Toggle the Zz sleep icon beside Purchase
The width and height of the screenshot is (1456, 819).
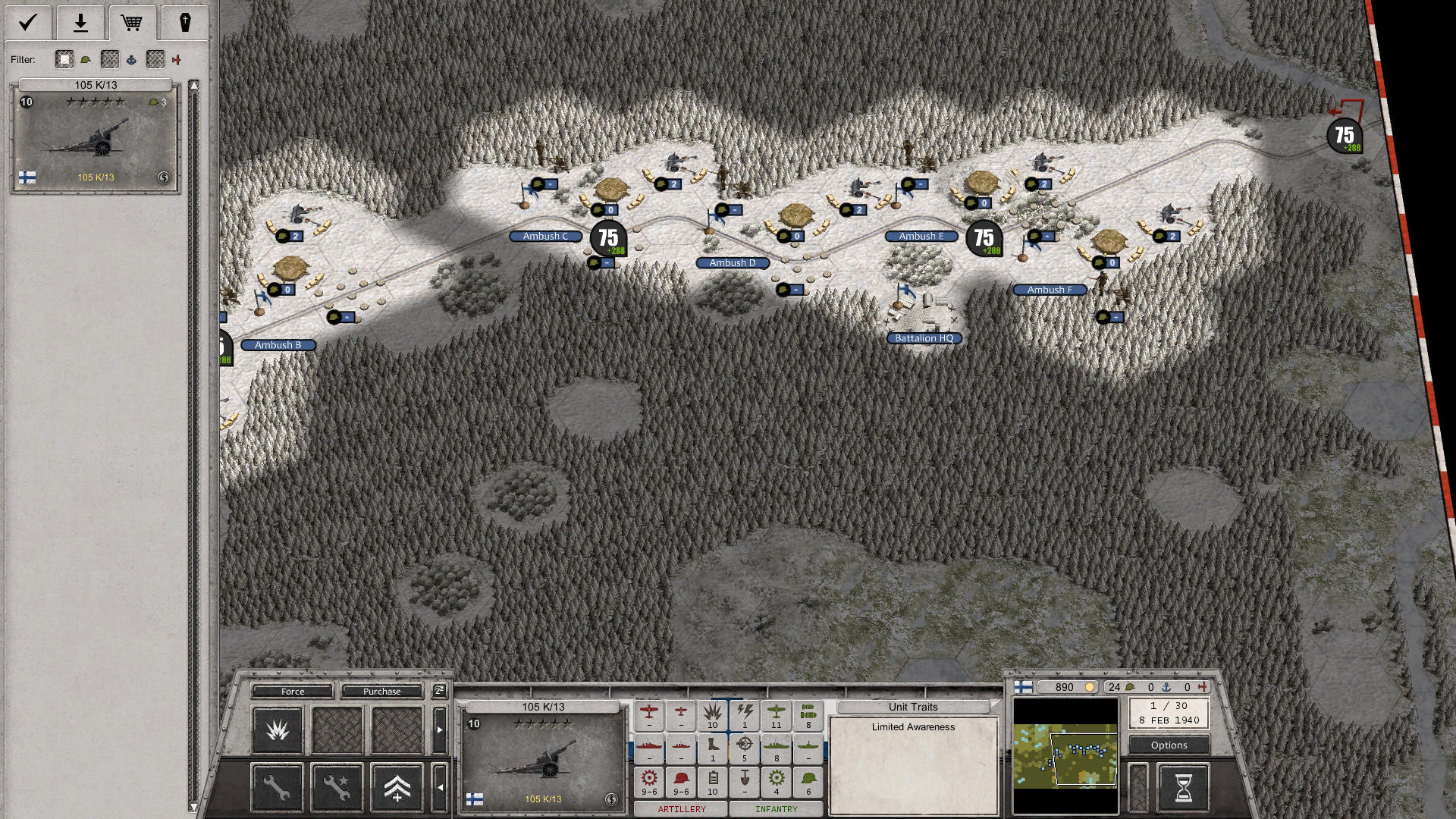[438, 691]
